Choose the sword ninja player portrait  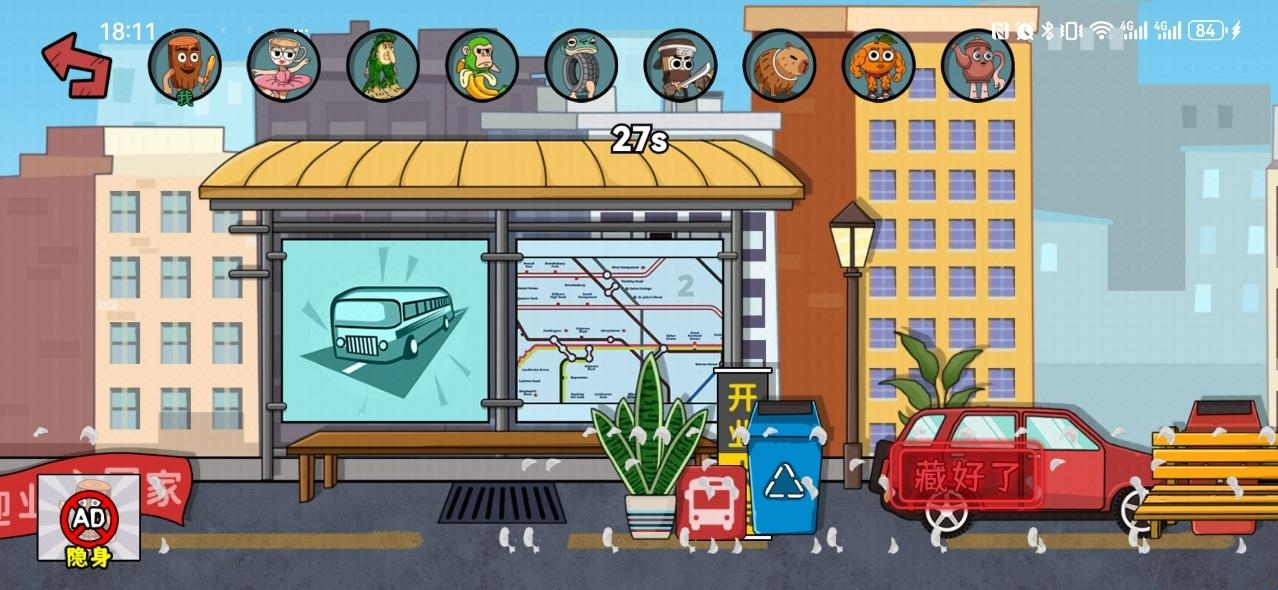[680, 65]
